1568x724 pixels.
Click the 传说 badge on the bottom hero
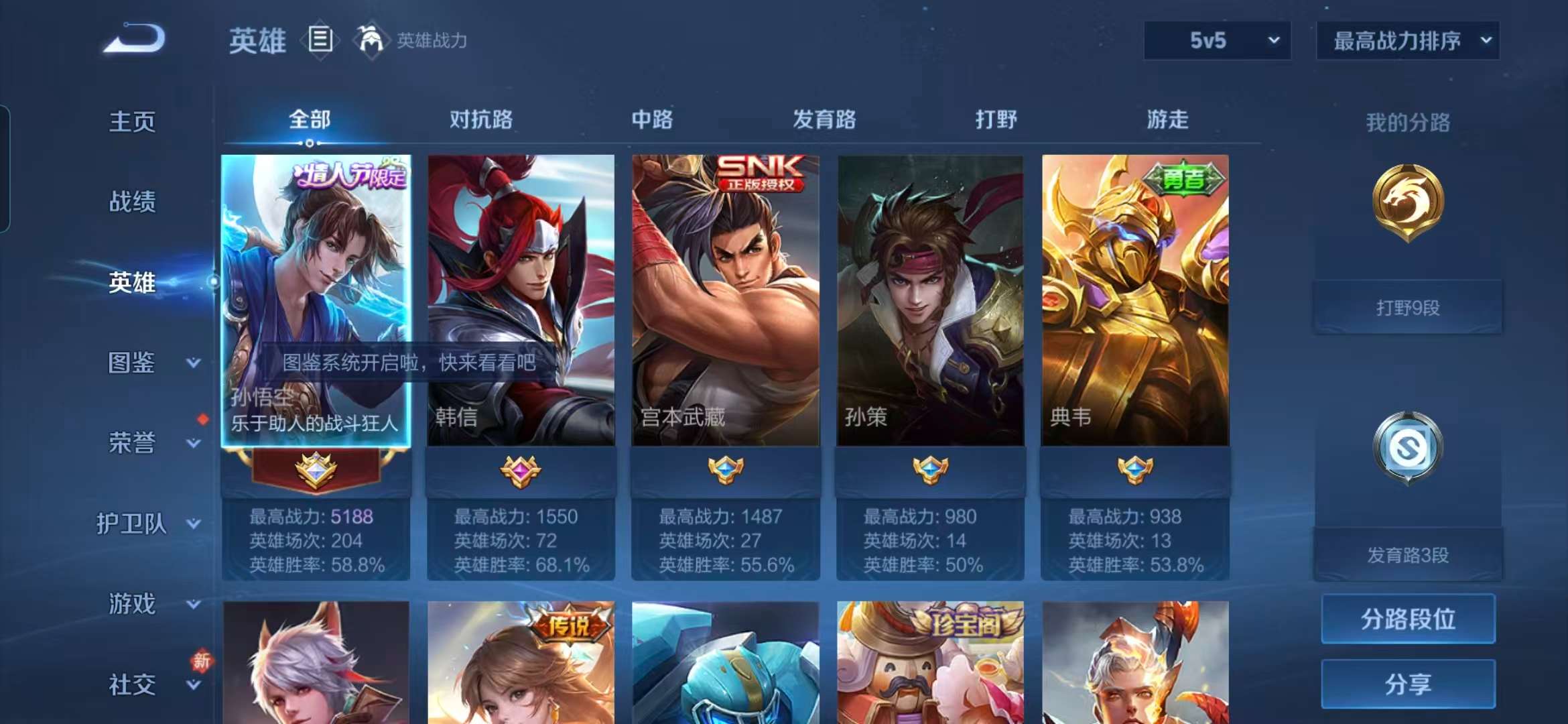point(570,623)
